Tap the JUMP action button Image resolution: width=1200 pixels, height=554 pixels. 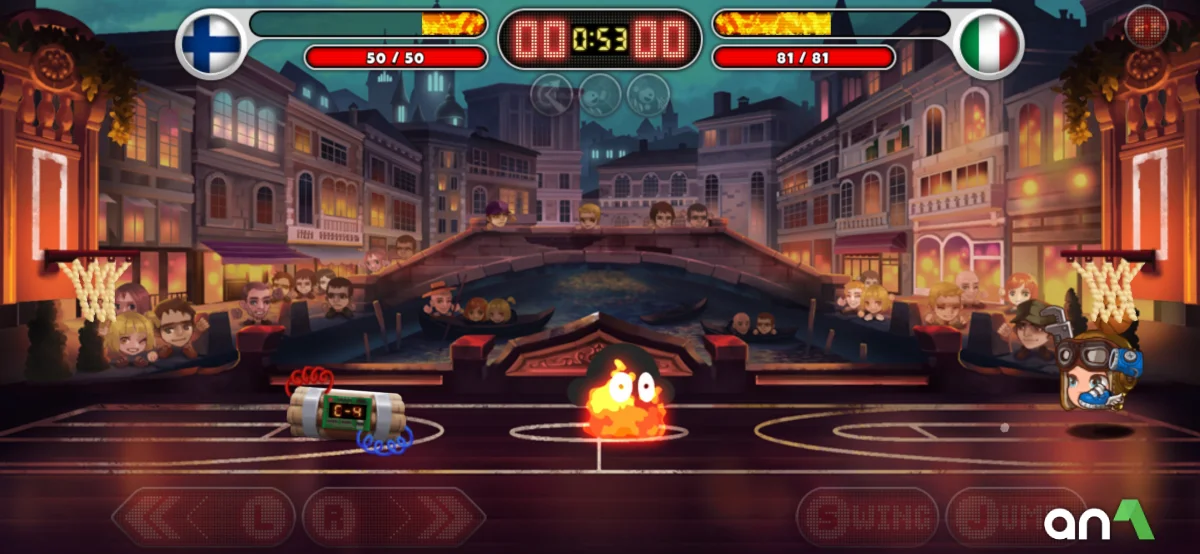pyautogui.click(x=1000, y=517)
